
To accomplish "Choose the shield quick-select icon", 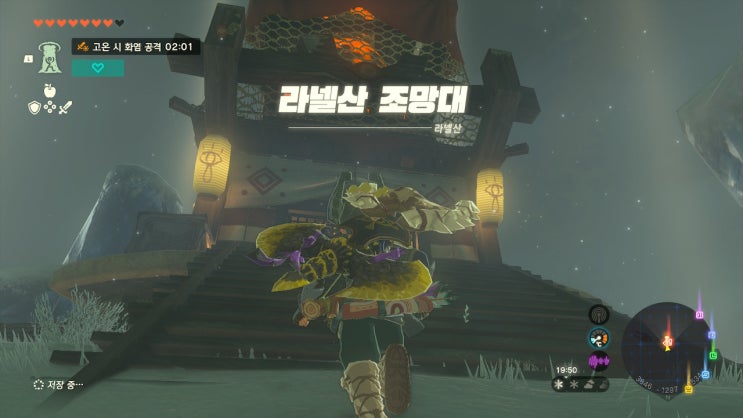I will [33, 105].
